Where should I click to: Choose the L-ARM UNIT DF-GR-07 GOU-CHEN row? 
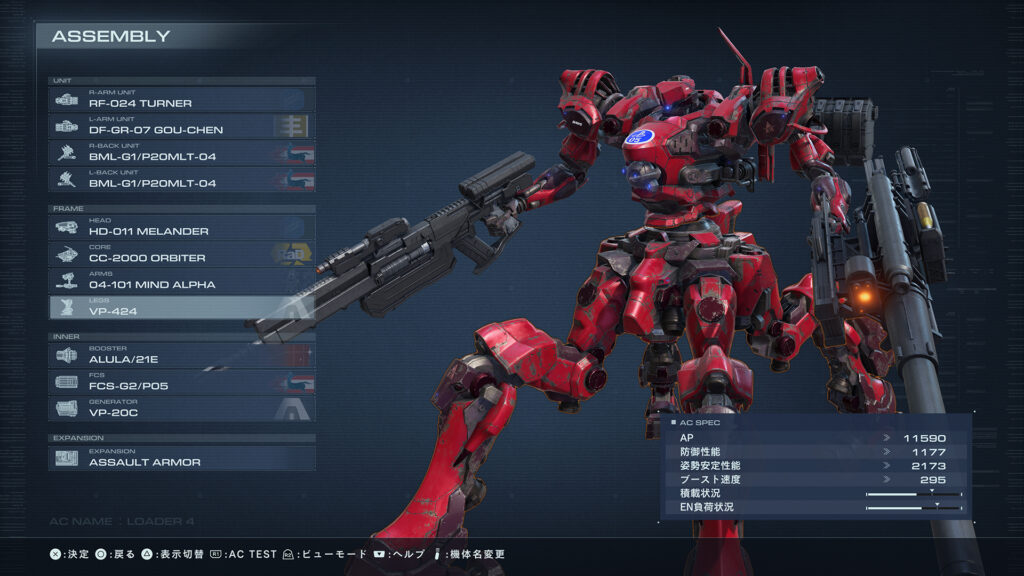(x=182, y=126)
